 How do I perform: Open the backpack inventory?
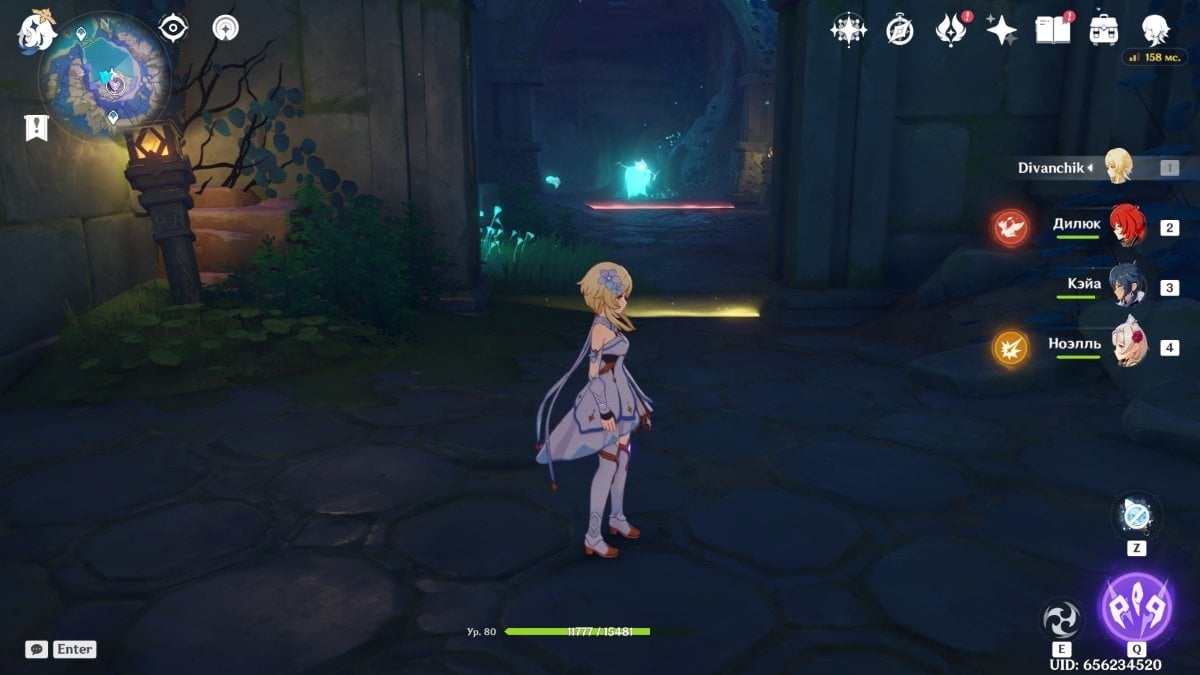coord(1104,29)
